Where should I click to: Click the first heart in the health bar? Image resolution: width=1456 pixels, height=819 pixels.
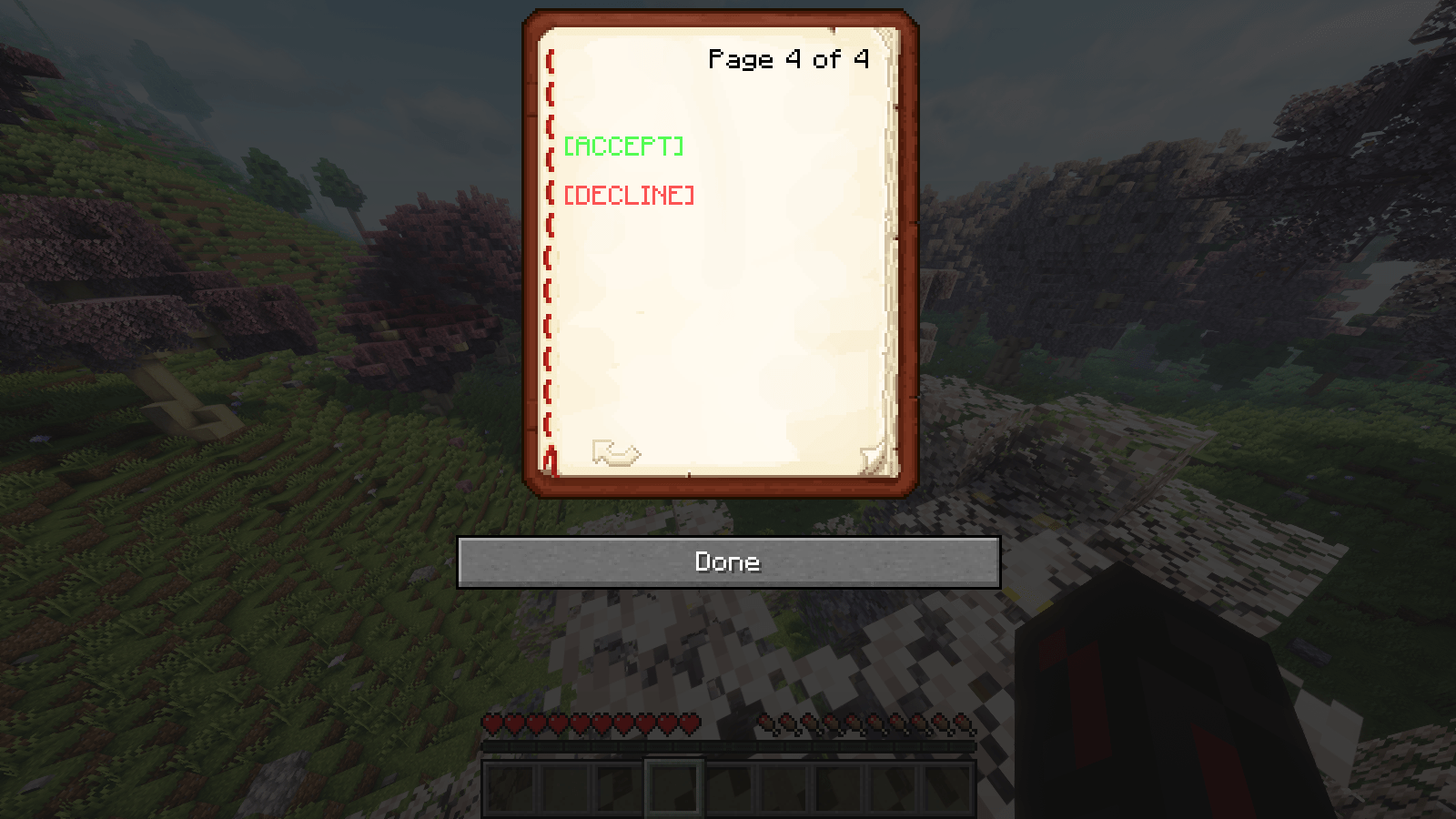491,723
